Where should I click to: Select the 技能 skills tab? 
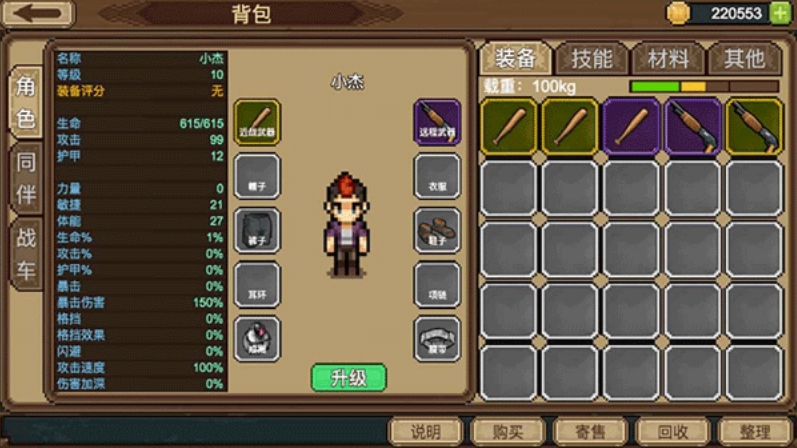[x=591, y=59]
